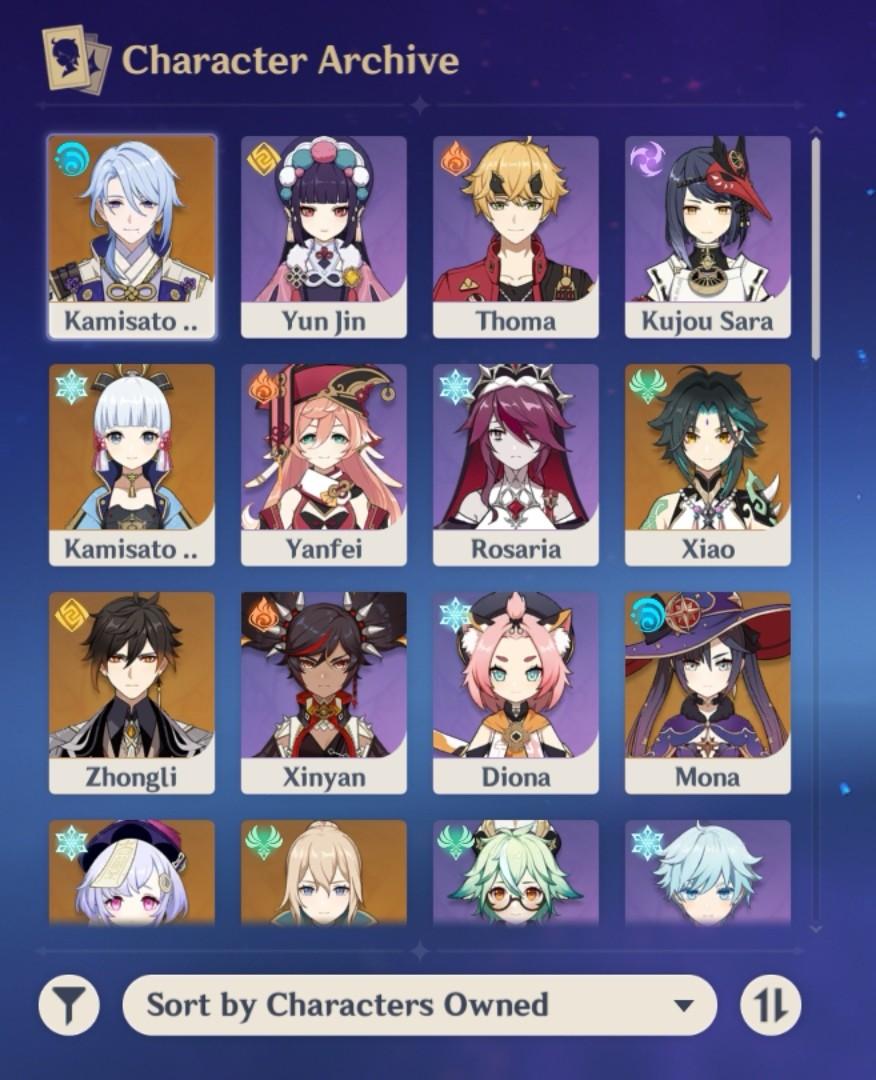Choose Mona from the archive
The height and width of the screenshot is (1080, 876).
707,692
